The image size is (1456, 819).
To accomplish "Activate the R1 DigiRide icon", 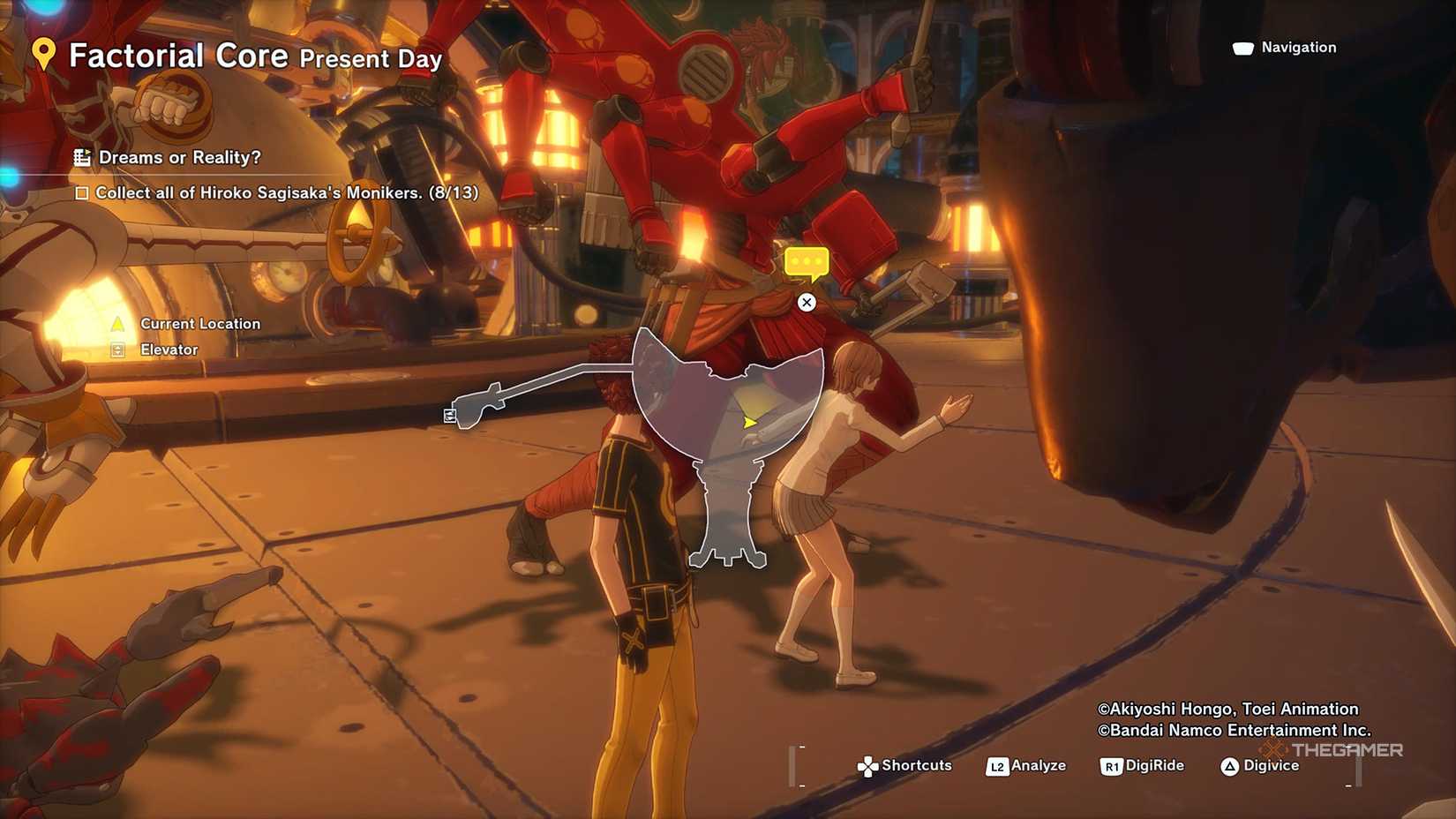I will (1110, 766).
